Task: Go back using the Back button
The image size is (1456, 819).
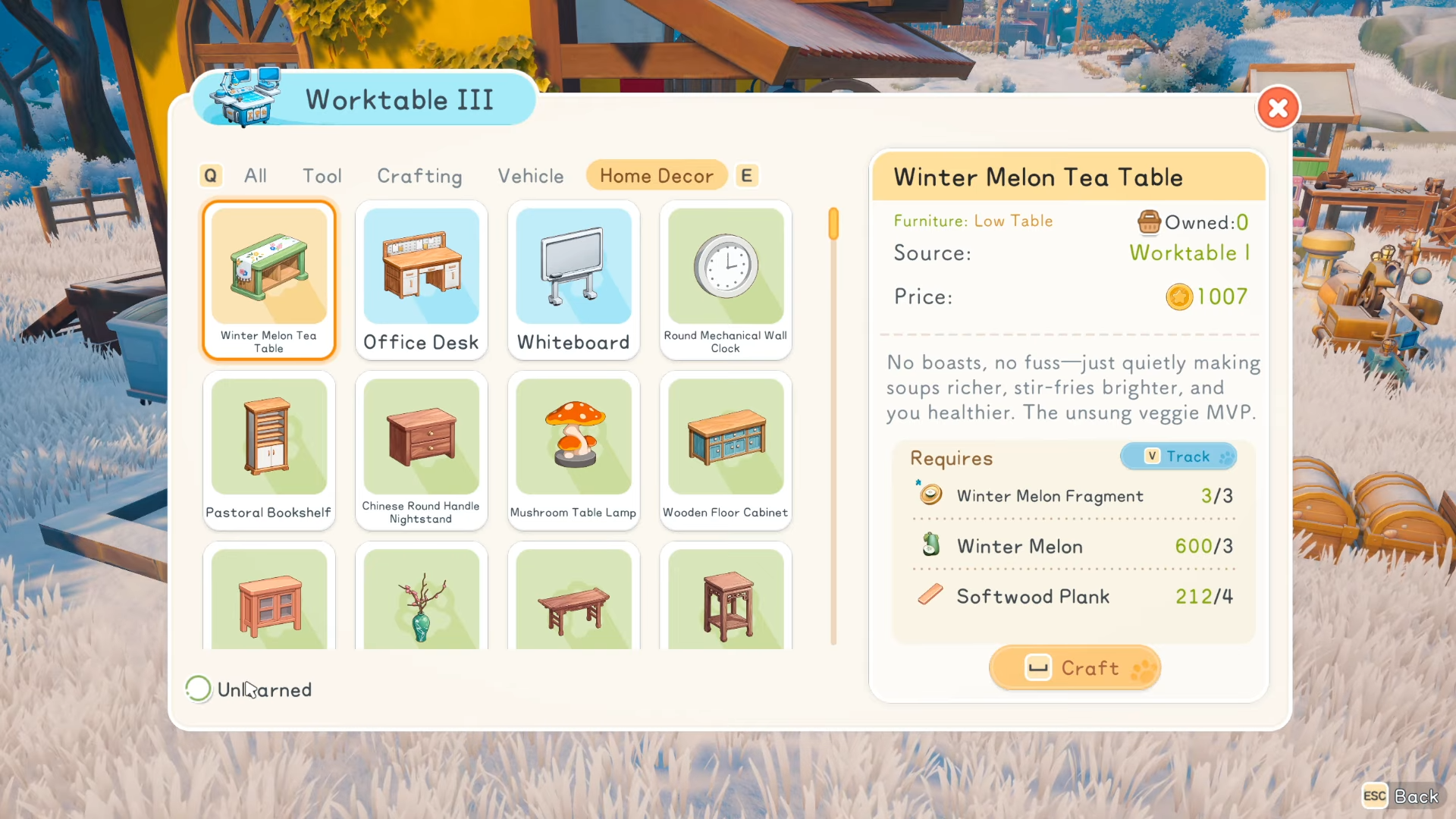Action: [x=1401, y=796]
